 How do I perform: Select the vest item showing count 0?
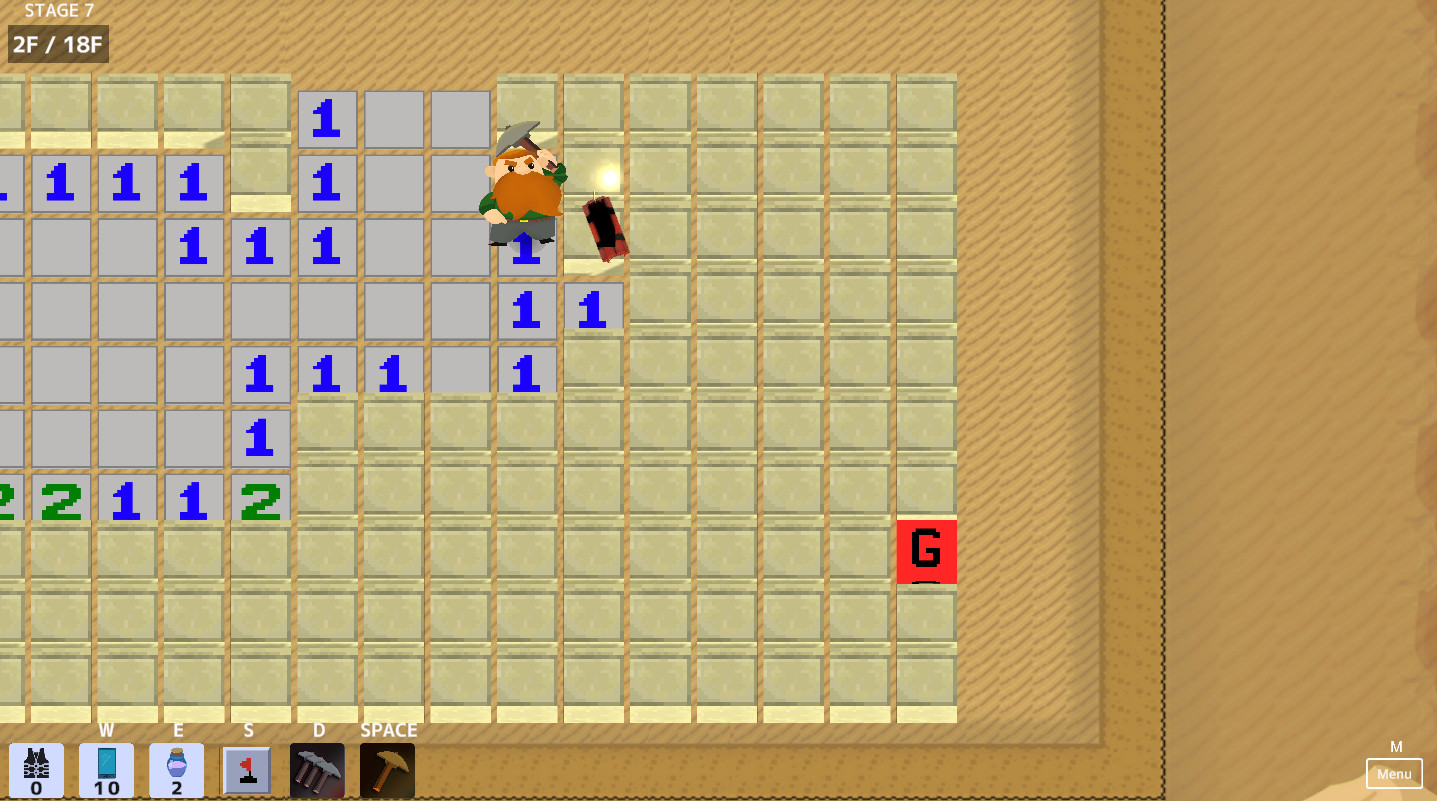(x=35, y=770)
